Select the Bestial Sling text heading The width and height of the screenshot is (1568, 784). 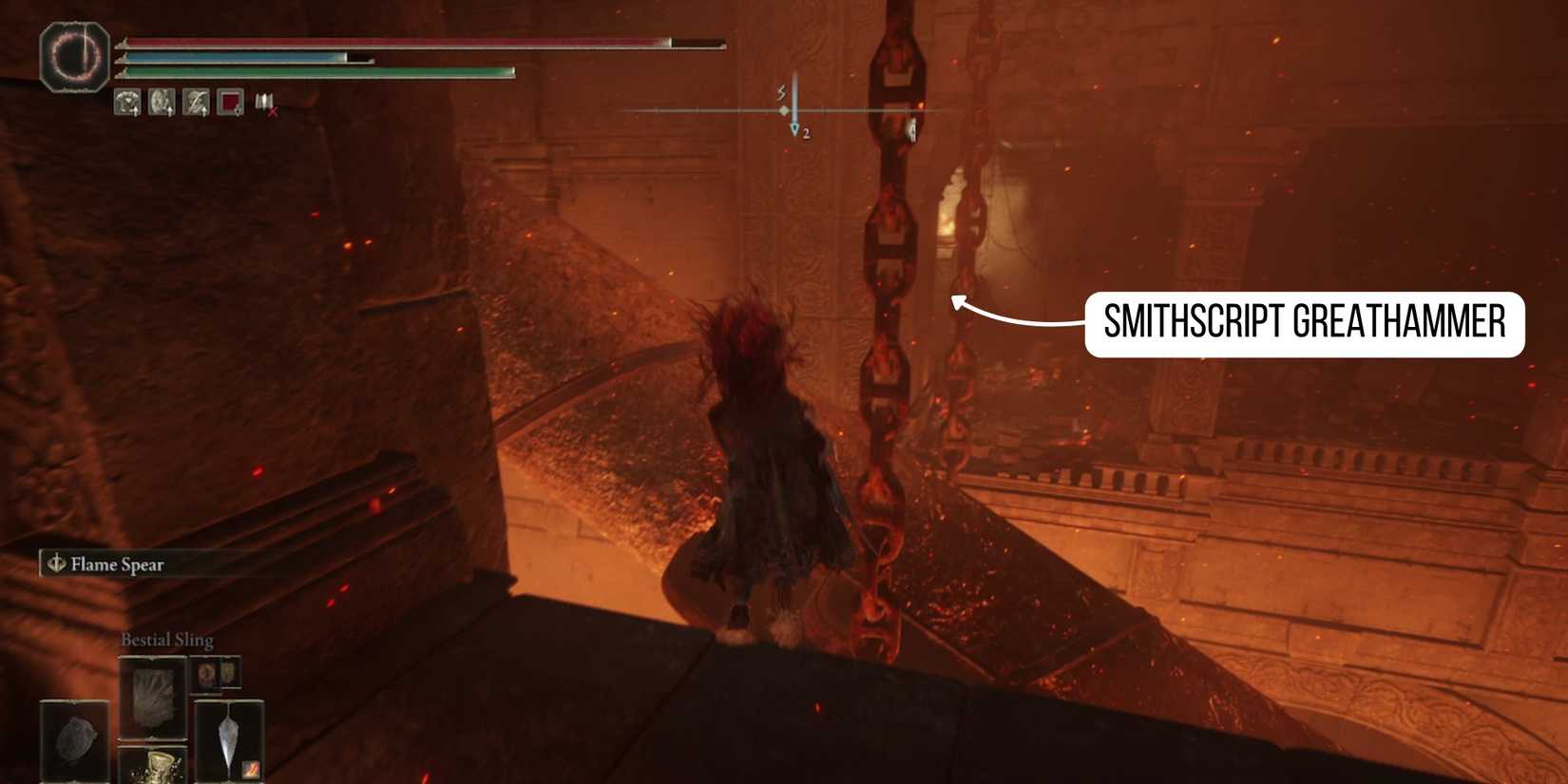pos(167,639)
